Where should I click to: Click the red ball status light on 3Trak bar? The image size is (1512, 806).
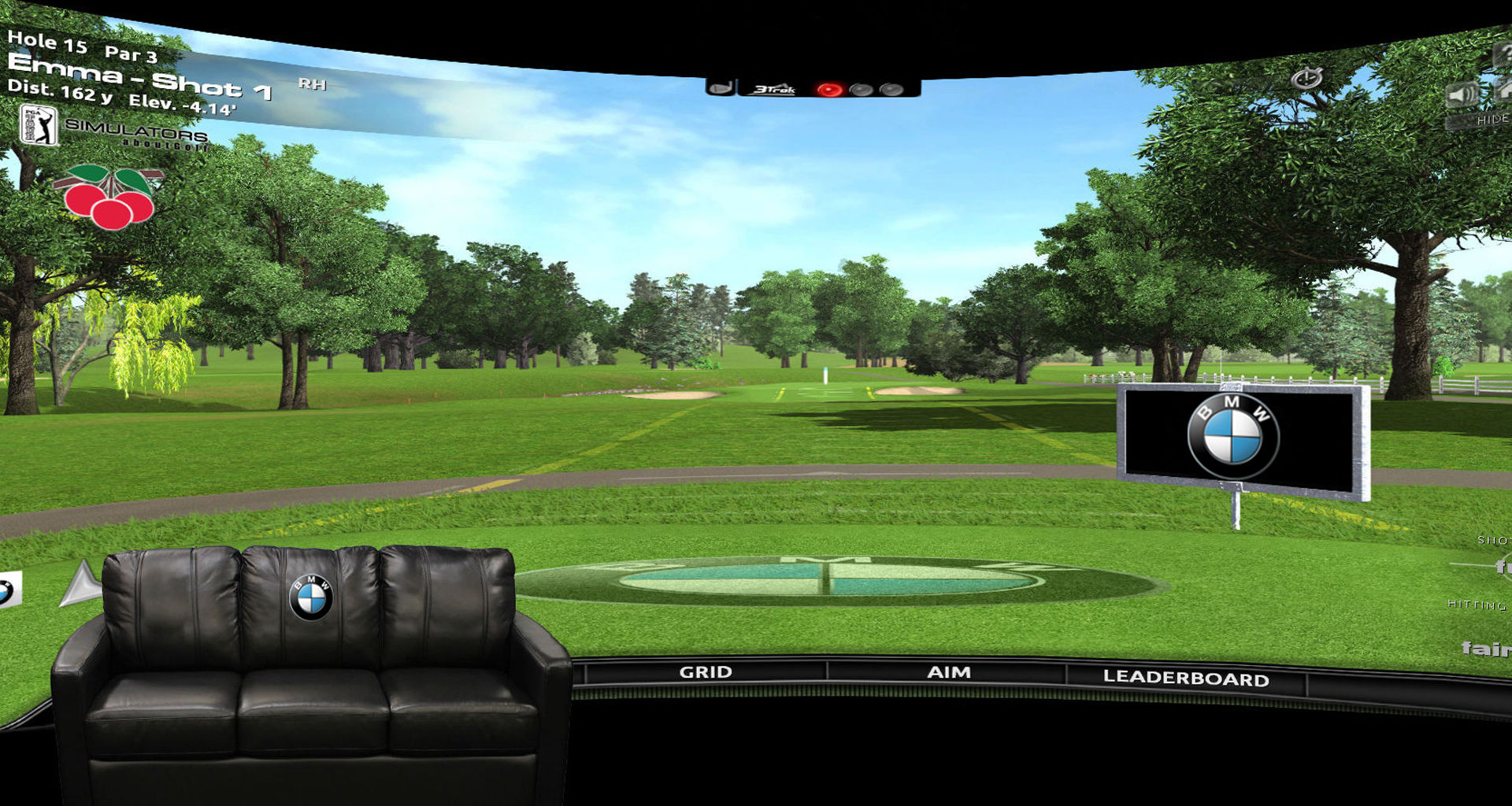tap(828, 89)
